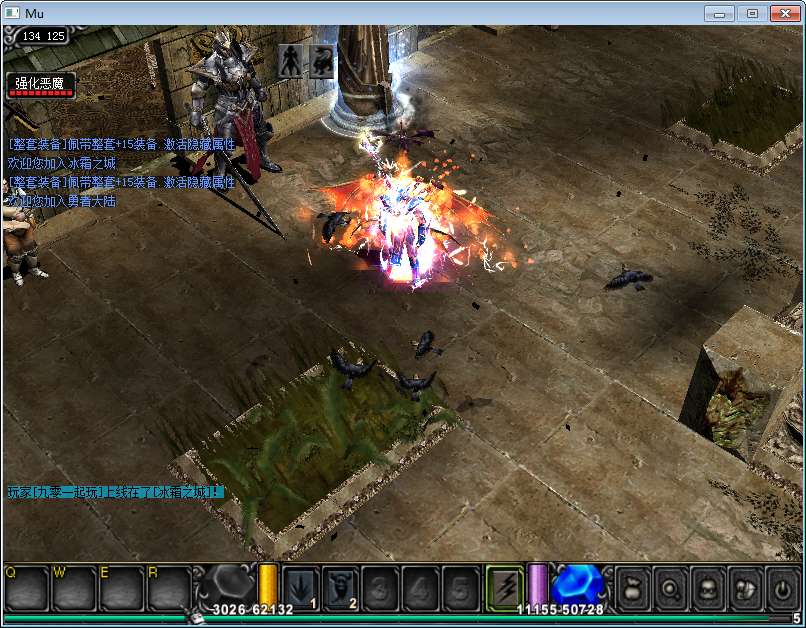This screenshot has width=806, height=628.
Task: Click the lightning bolt active skill icon
Action: pos(505,585)
